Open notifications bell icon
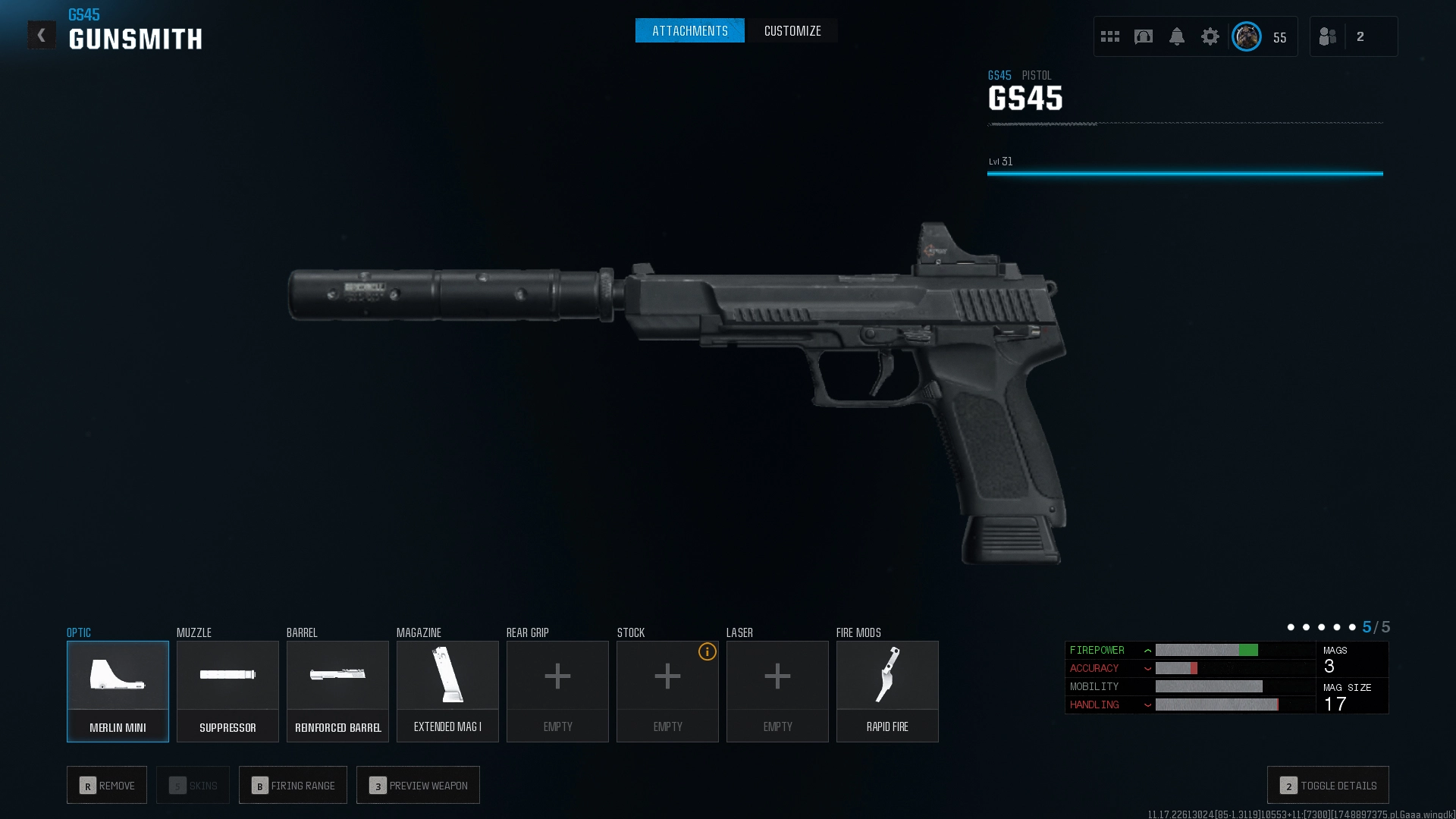This screenshot has height=819, width=1456. (1177, 36)
